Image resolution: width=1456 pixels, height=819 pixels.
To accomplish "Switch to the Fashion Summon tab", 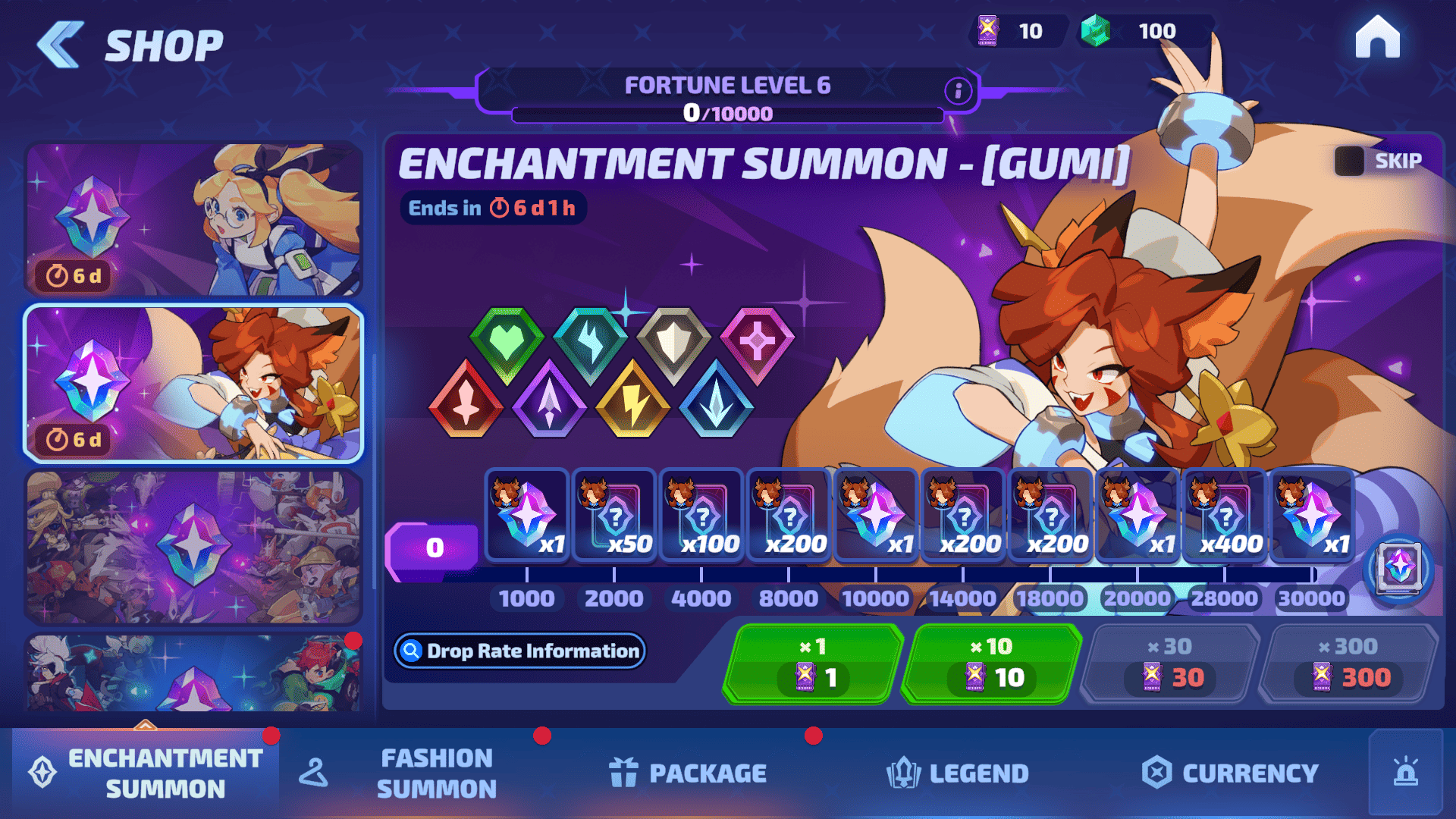I will (x=436, y=773).
